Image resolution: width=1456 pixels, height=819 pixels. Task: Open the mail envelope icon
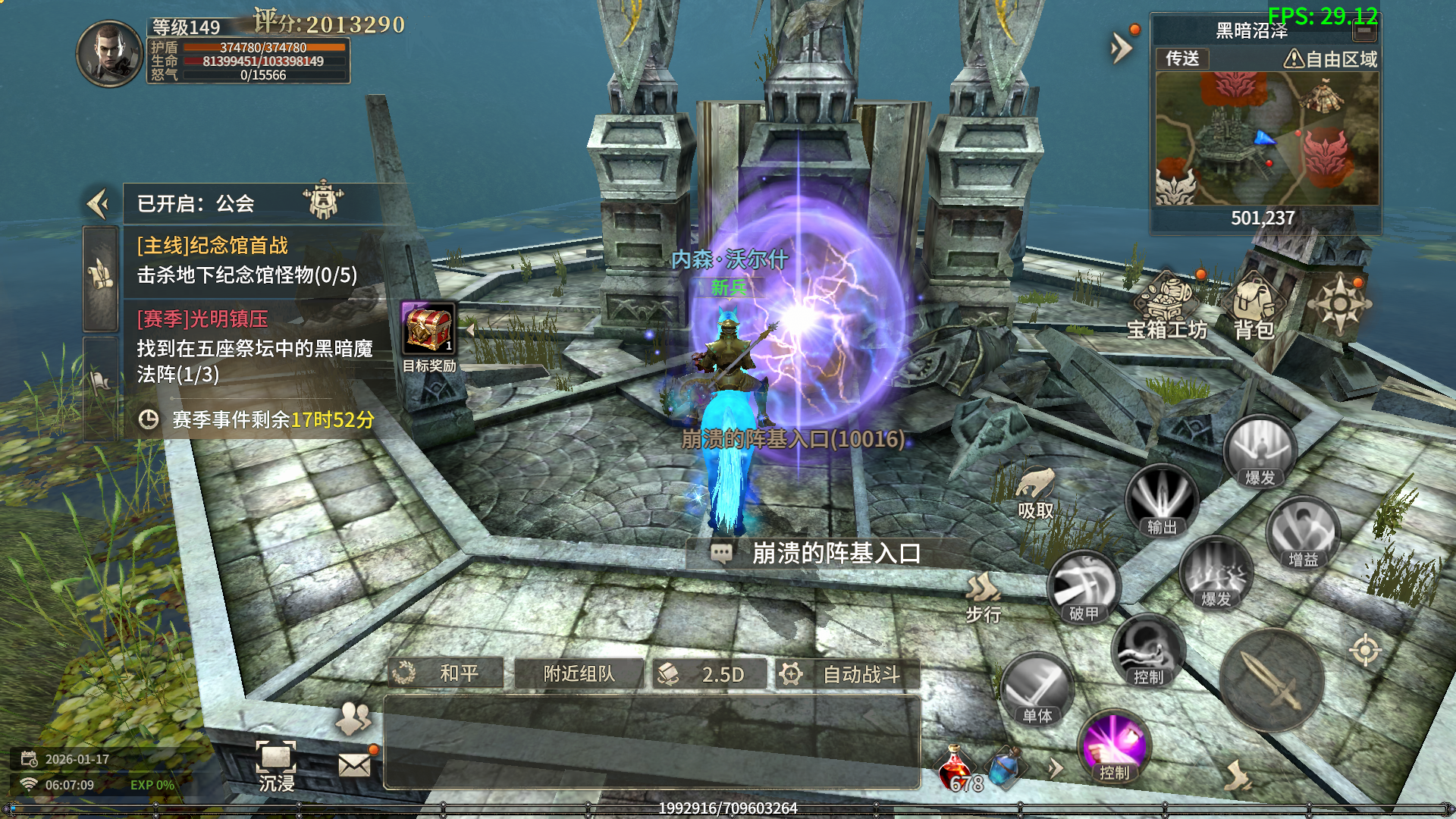[354, 764]
